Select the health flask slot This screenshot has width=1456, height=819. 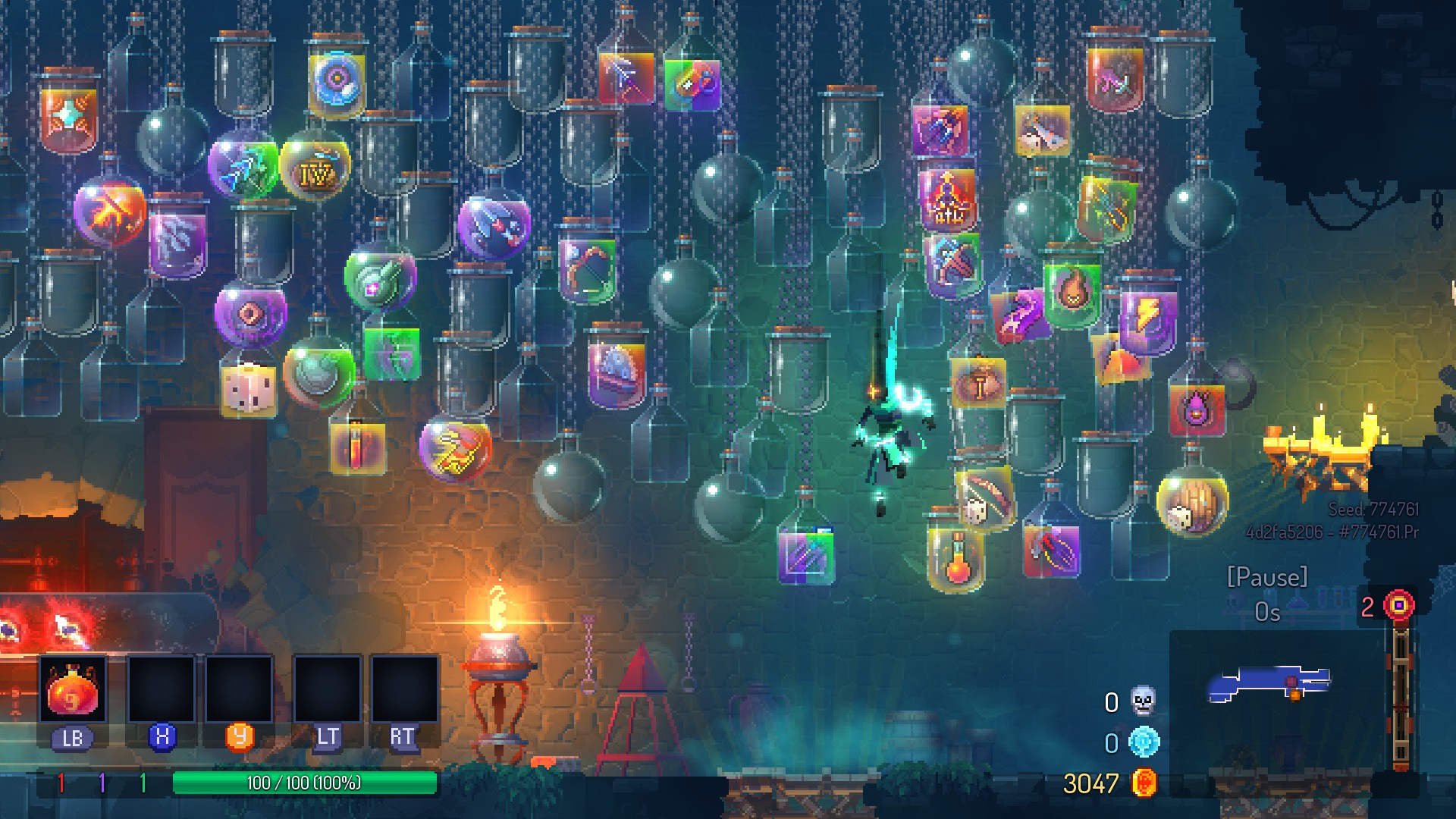tap(73, 690)
